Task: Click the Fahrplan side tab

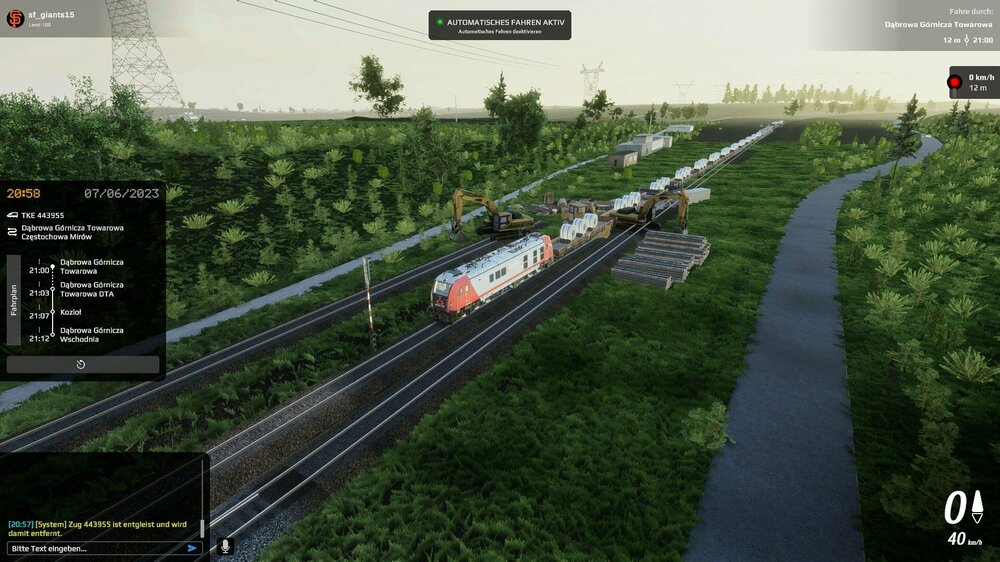Action: click(14, 300)
